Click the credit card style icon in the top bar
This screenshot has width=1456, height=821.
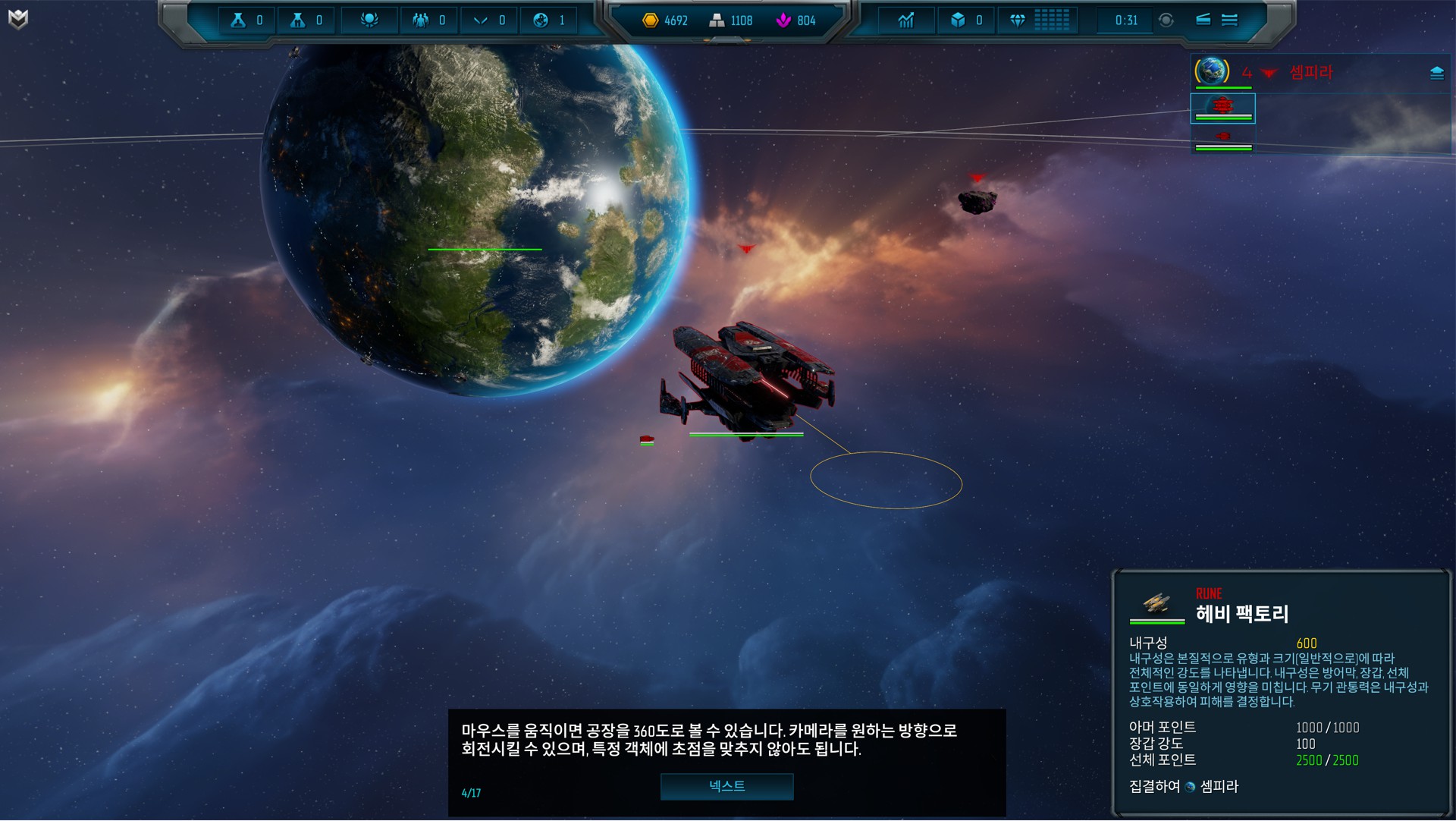tap(1203, 20)
